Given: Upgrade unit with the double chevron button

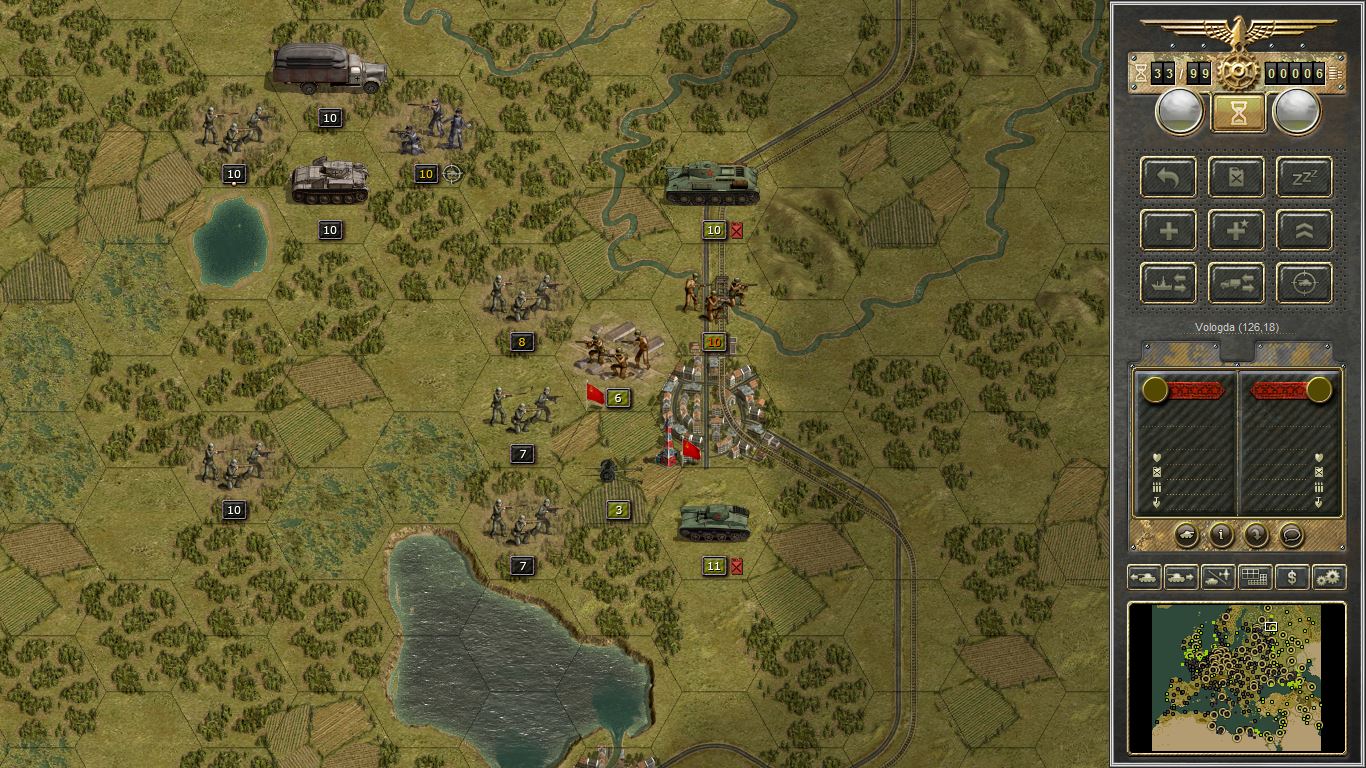Looking at the screenshot, I should 1304,230.
